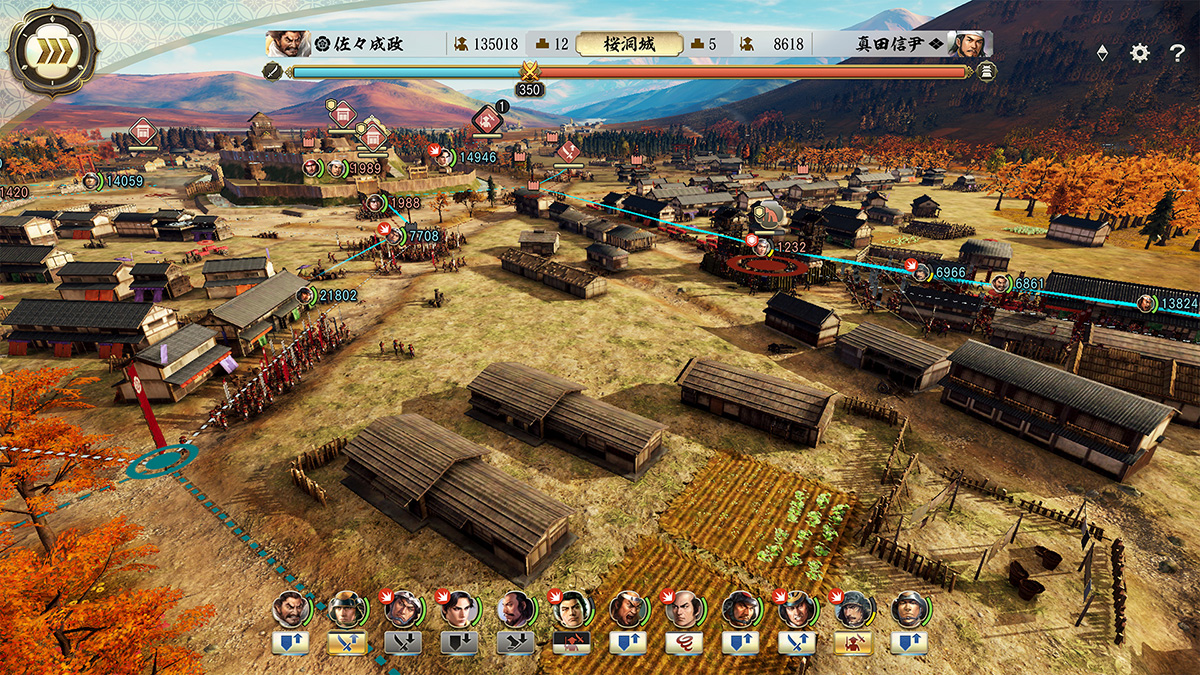Open the gear settings menu
The width and height of the screenshot is (1200, 675).
pyautogui.click(x=1140, y=53)
